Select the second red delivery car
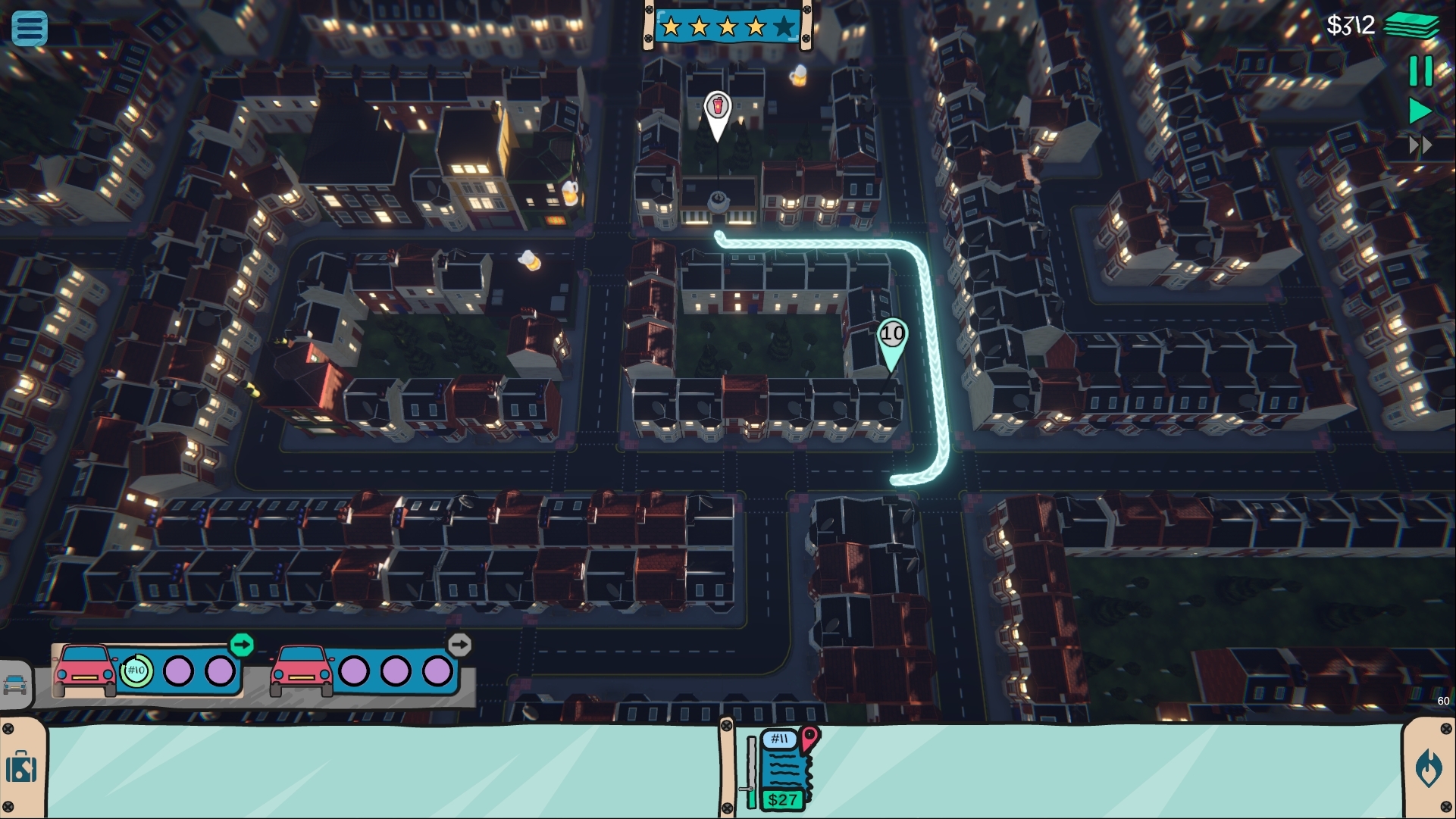Screen dimensions: 1456x819 click(x=302, y=670)
